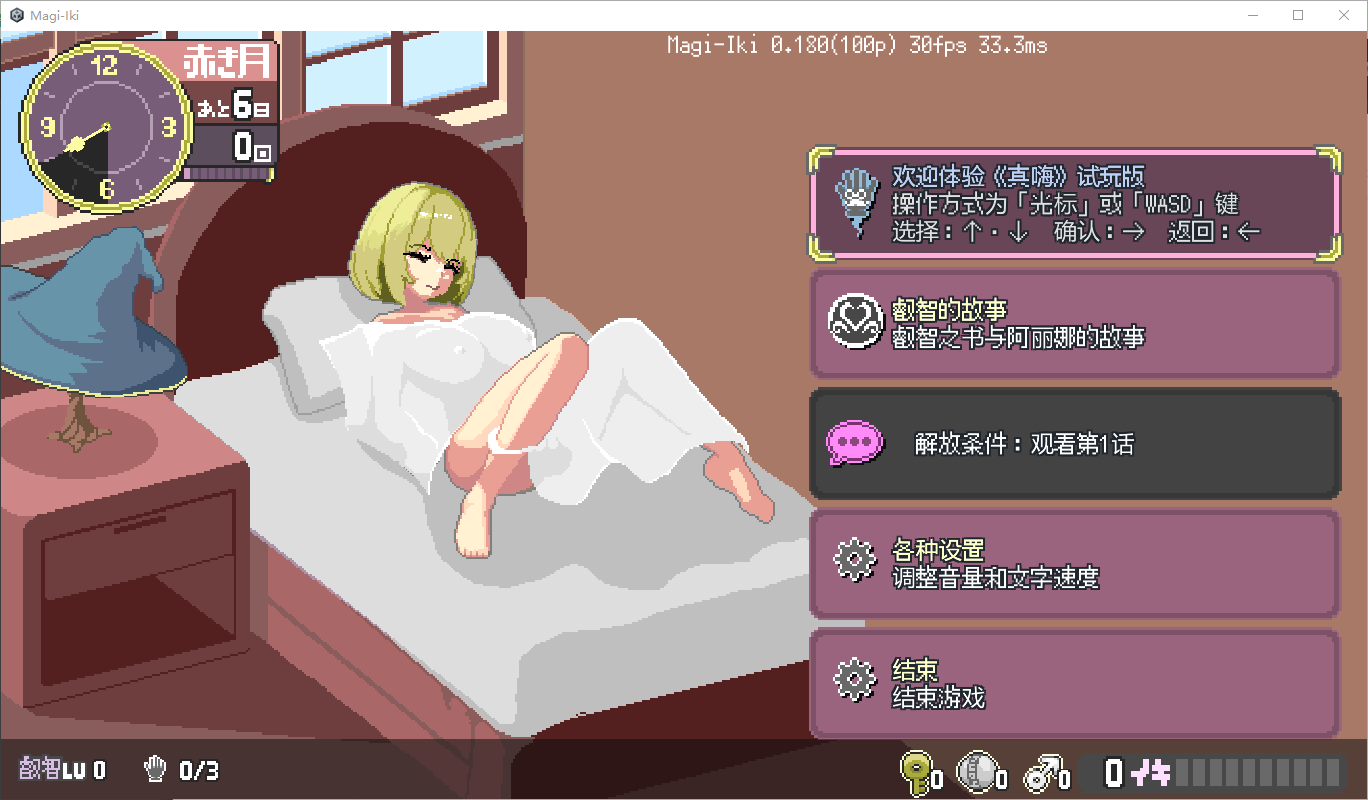This screenshot has height=800, width=1368.
Task: Select 结束 to end the game
Action: tap(1073, 684)
